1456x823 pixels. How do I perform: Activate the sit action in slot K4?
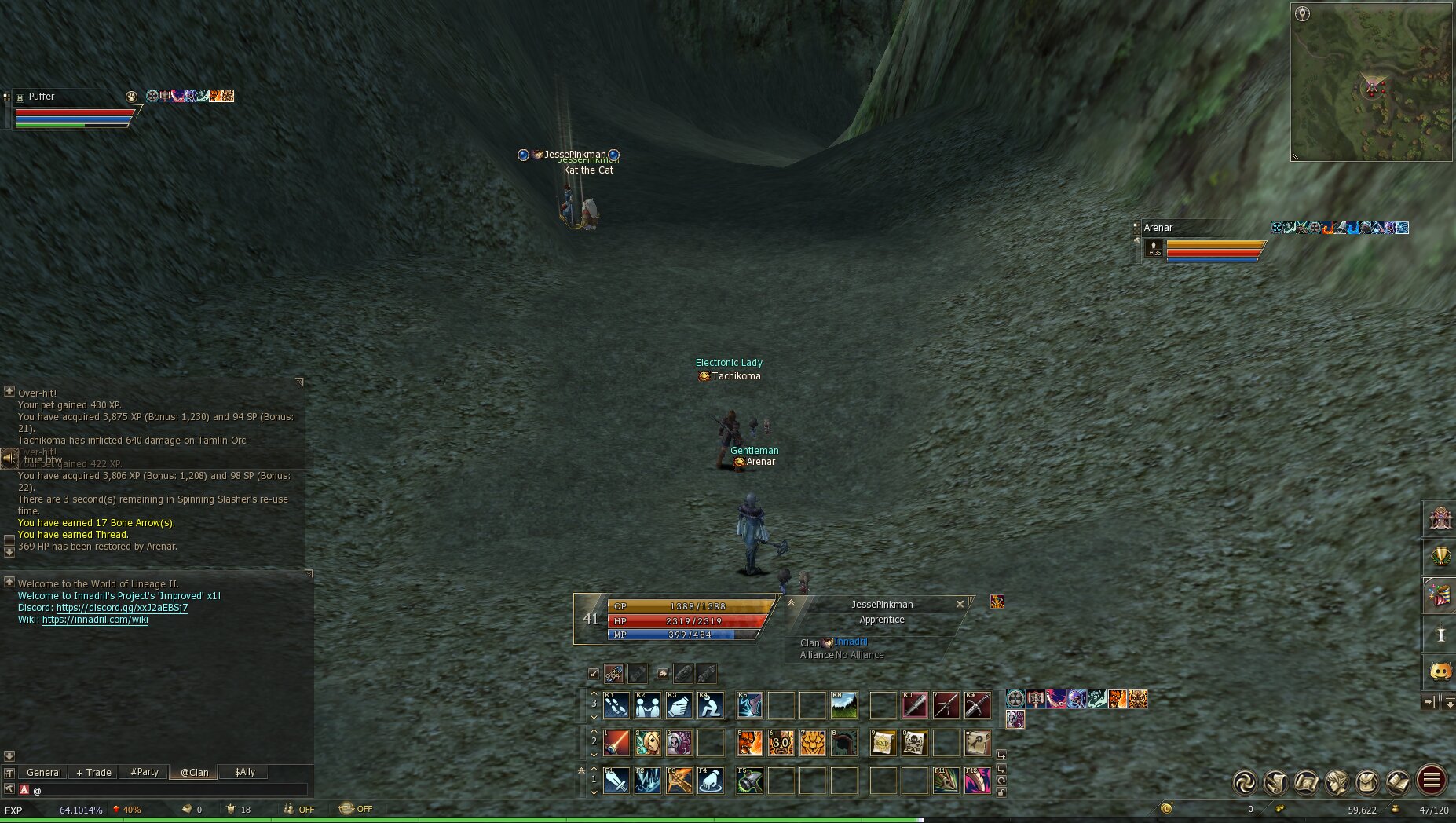tap(711, 705)
